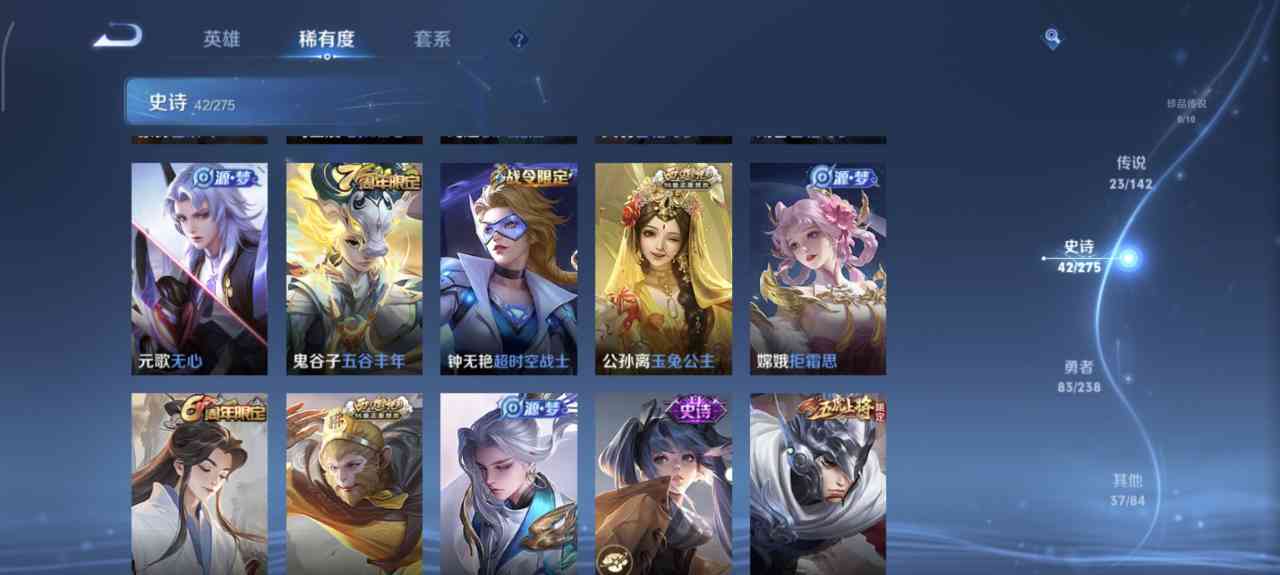Select the 鬼谷子 五谷丰年 skin card
This screenshot has height=575, width=1280.
coord(354,268)
